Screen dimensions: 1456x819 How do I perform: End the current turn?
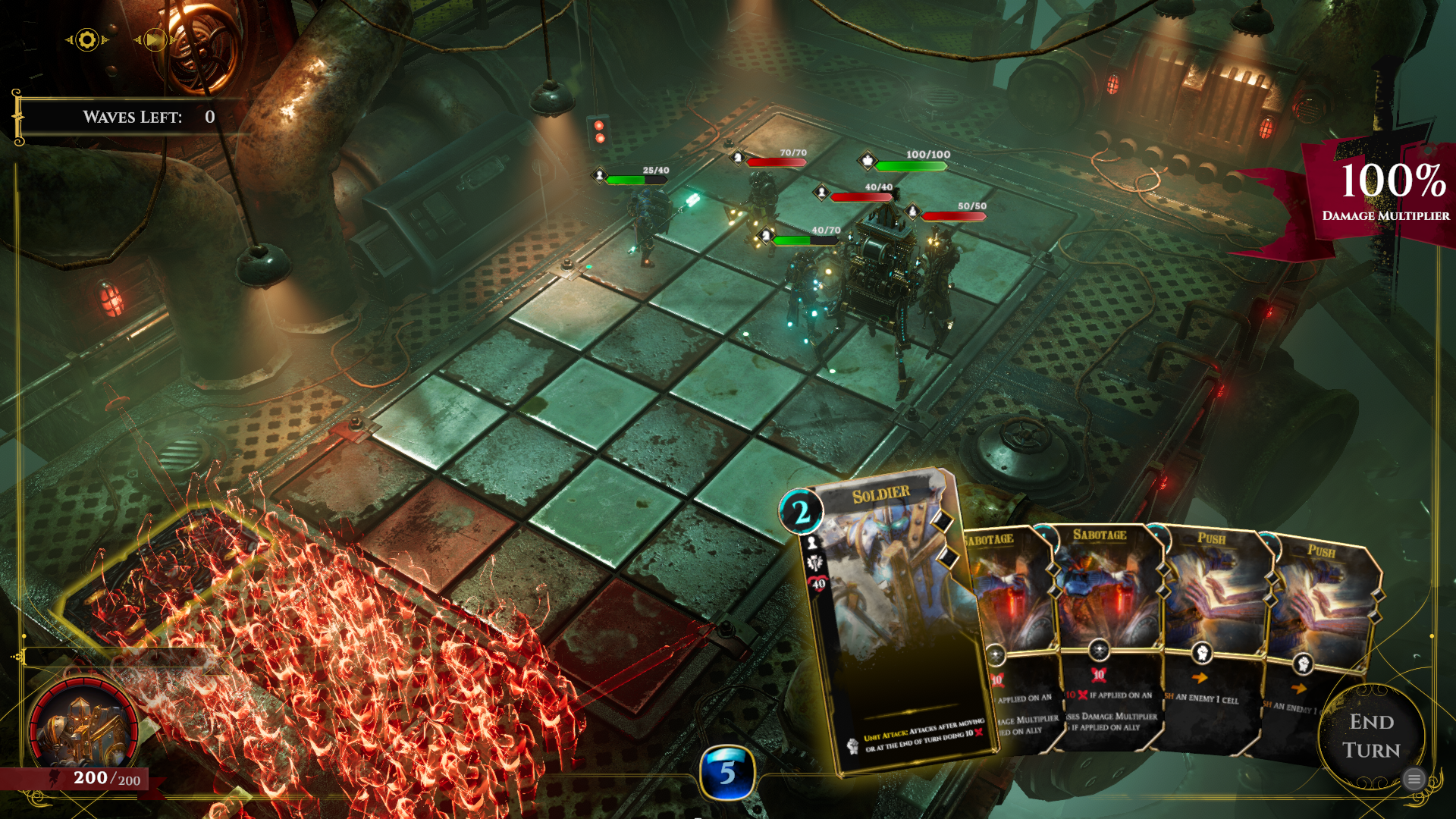point(1370,735)
